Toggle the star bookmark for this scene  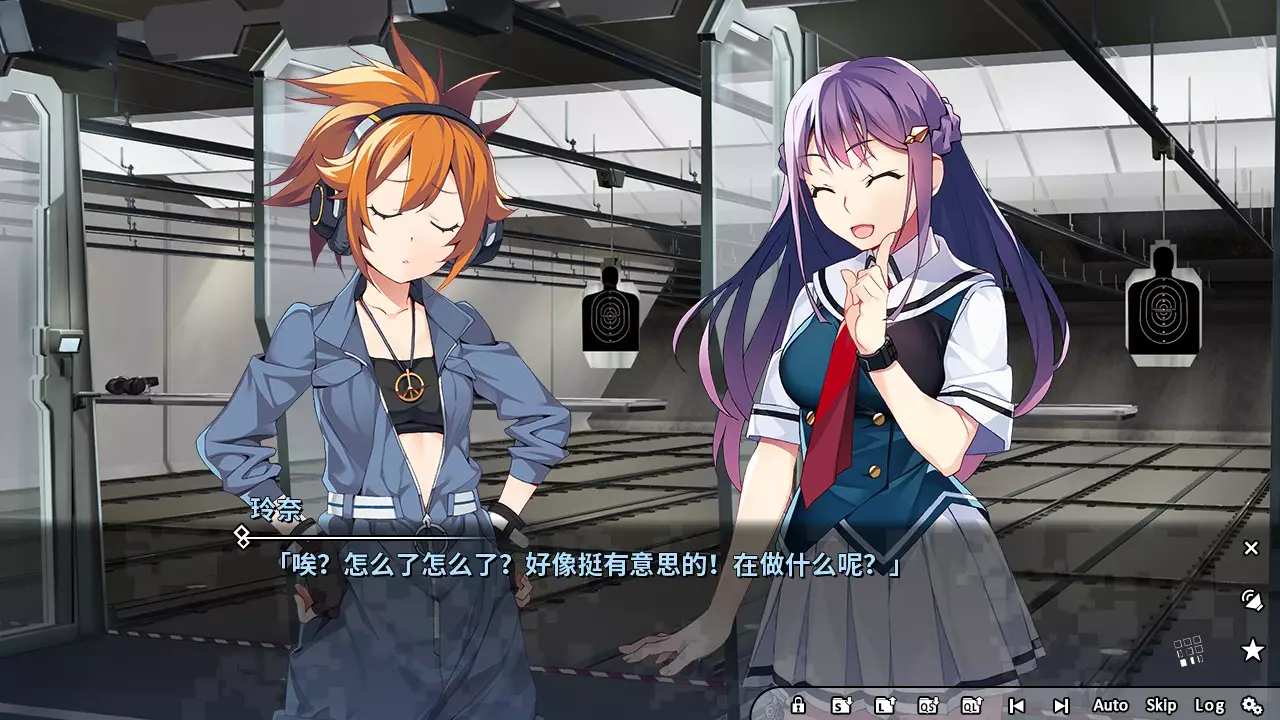pos(1252,650)
